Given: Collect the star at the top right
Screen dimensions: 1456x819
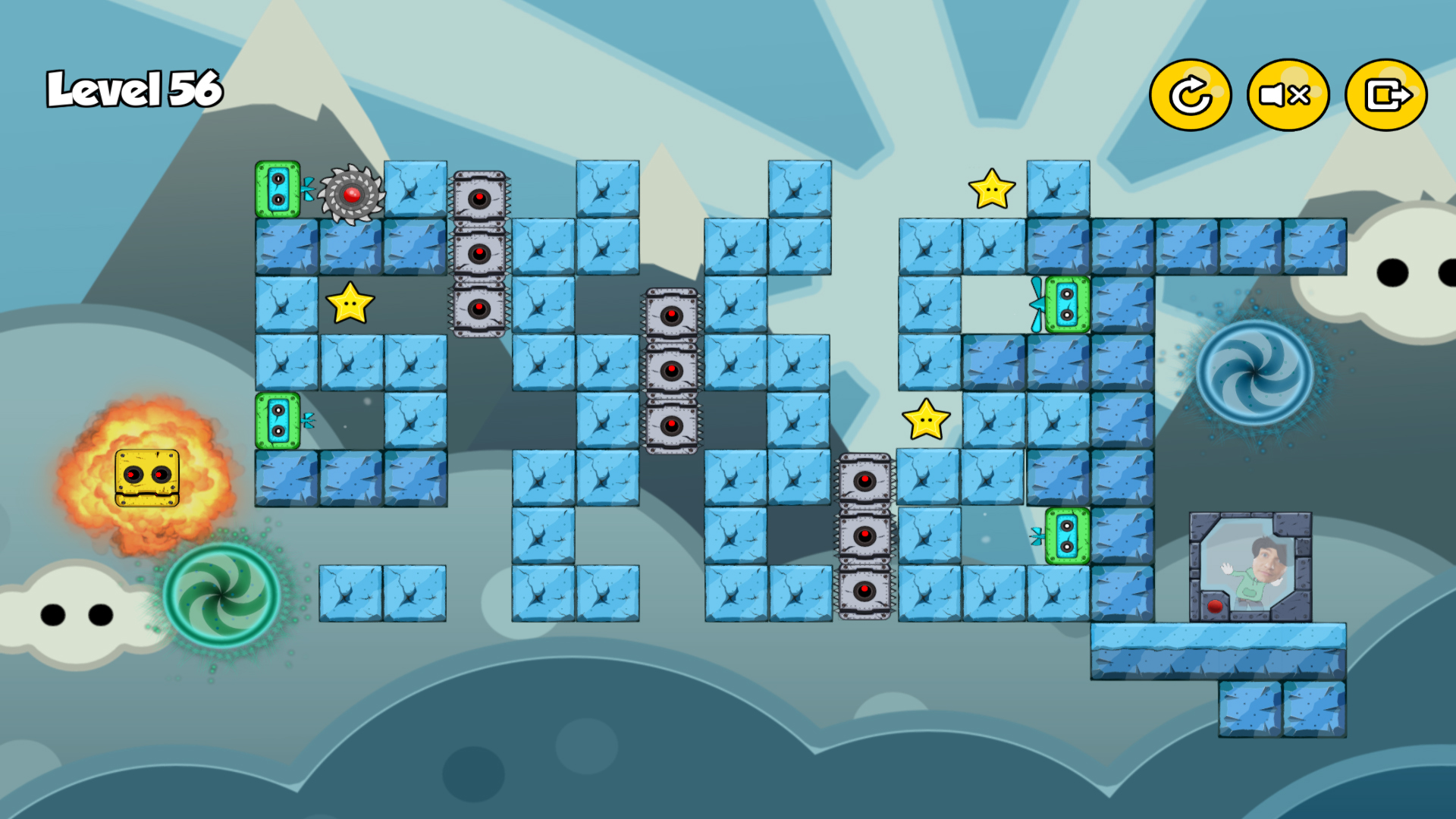Looking at the screenshot, I should pyautogui.click(x=993, y=188).
